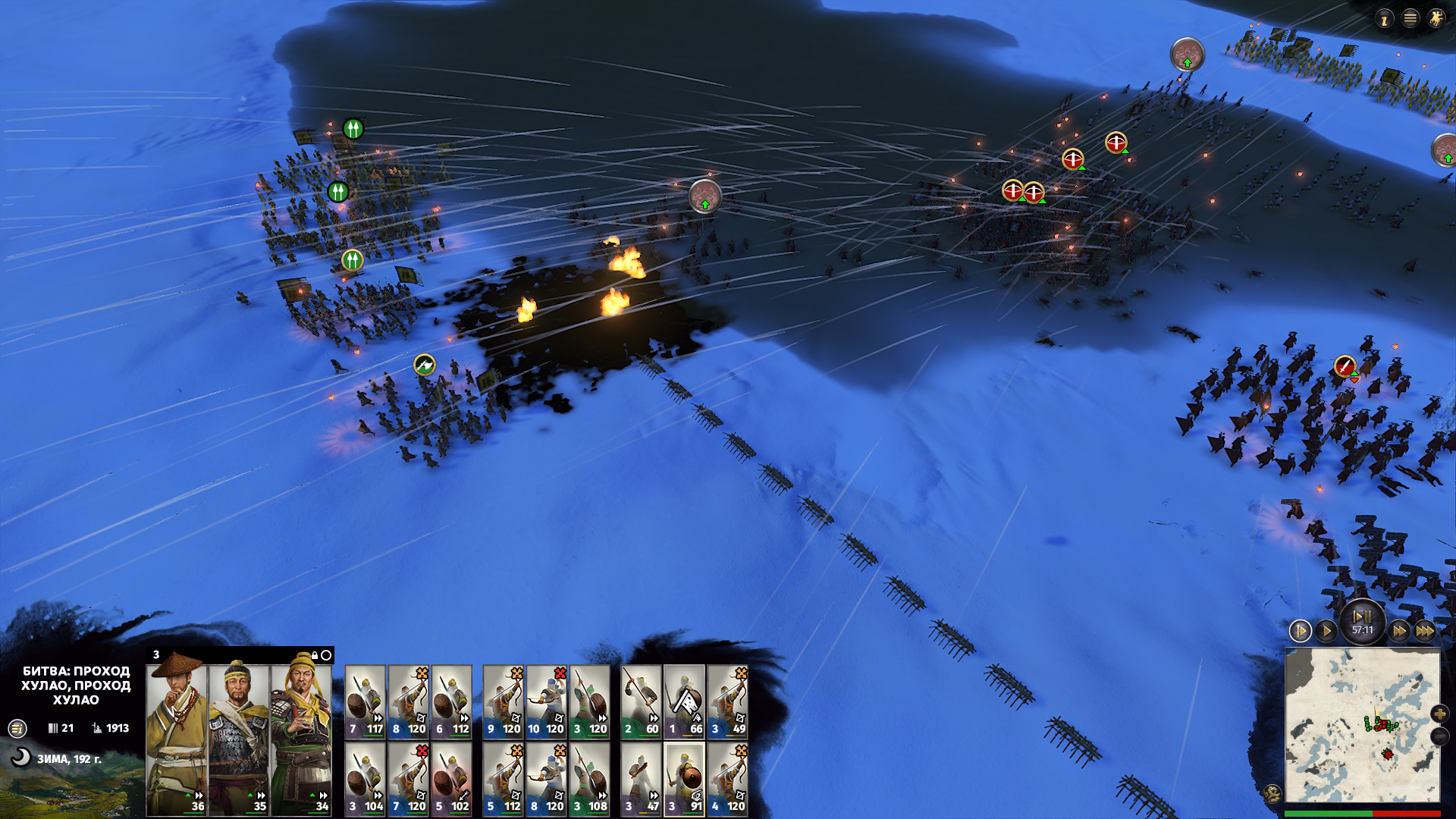Image resolution: width=1456 pixels, height=819 pixels.
Task: Open the main menu via three-lines button
Action: pyautogui.click(x=1410, y=19)
